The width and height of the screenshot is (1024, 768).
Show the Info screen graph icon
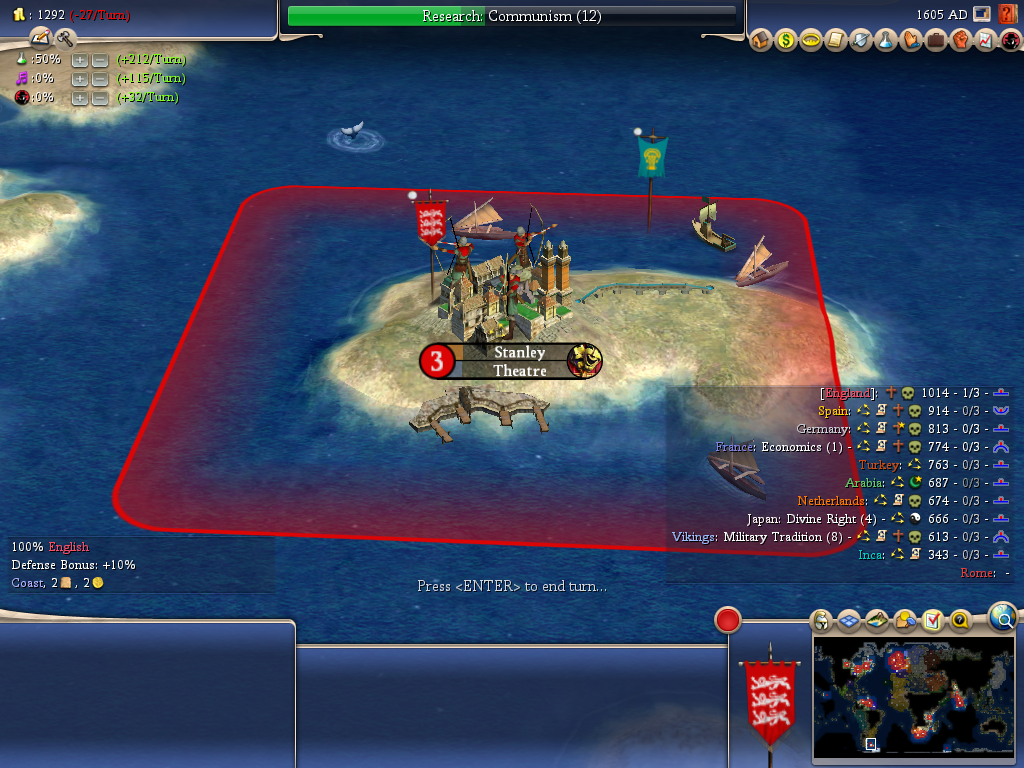tap(984, 41)
